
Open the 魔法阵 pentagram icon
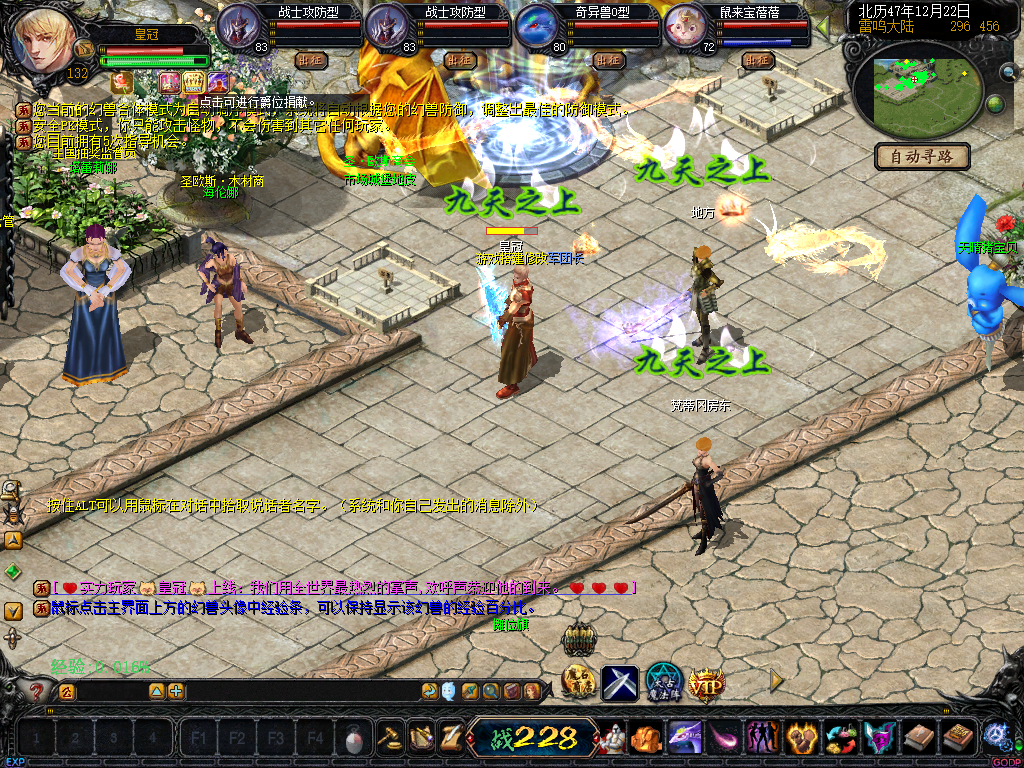click(x=663, y=683)
